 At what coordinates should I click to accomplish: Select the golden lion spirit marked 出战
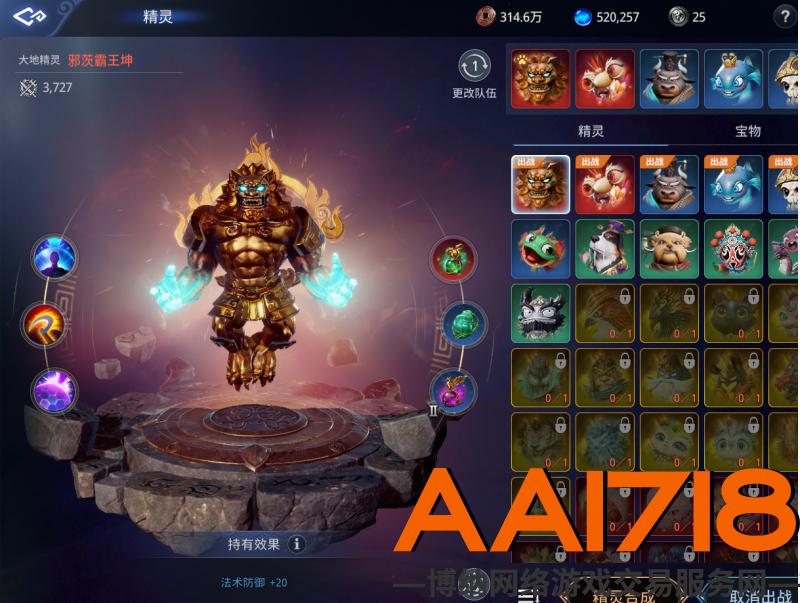tap(541, 184)
